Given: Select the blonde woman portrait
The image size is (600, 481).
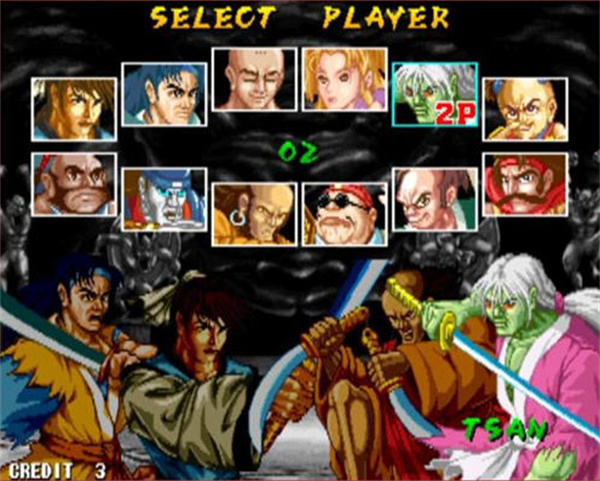Looking at the screenshot, I should (344, 79).
